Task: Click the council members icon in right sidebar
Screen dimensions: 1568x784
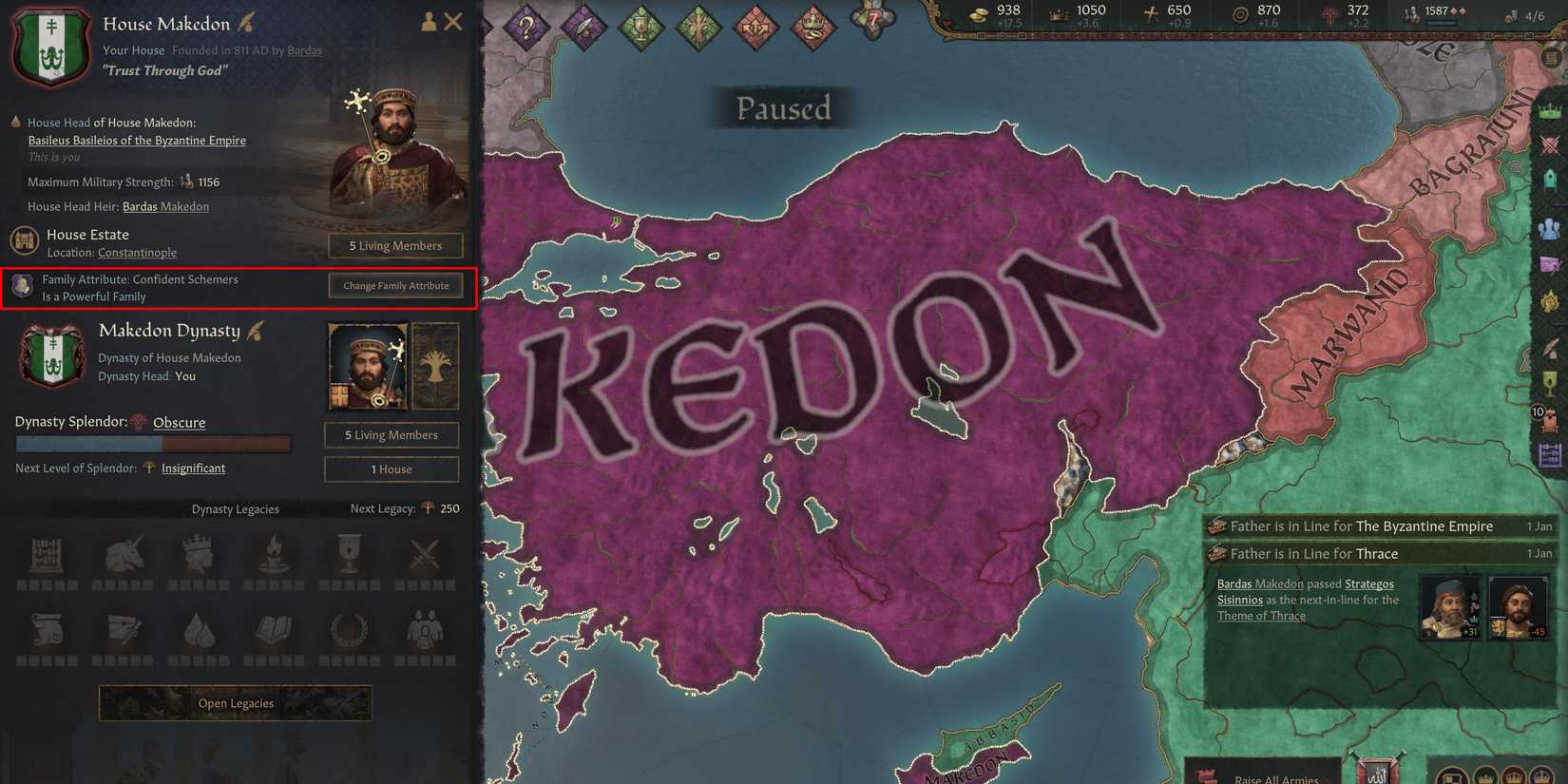Action: click(x=1549, y=228)
